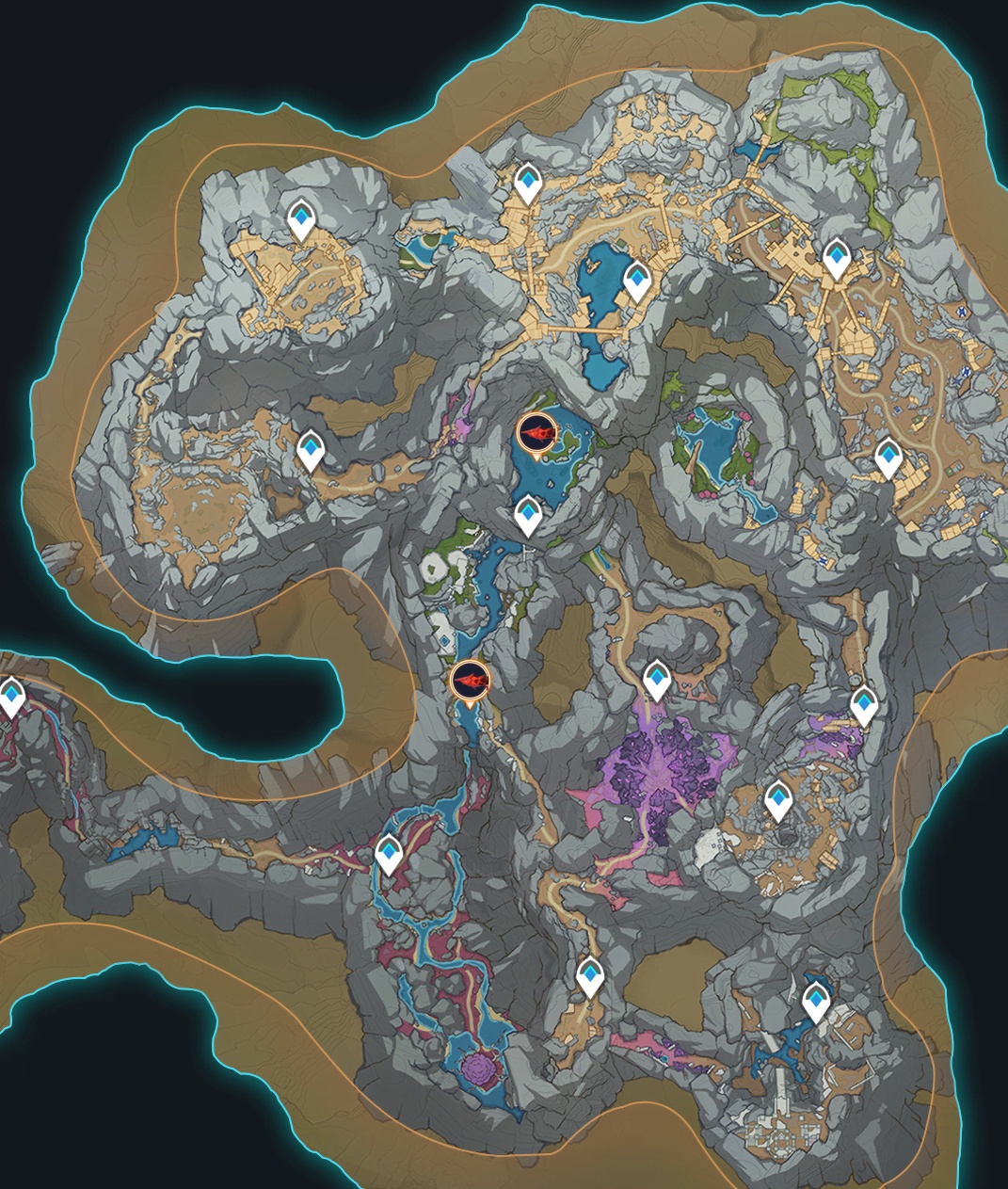Pick the waypoint overlapping the largest blue lake
Image resolution: width=1008 pixels, height=1189 pixels.
tap(637, 281)
